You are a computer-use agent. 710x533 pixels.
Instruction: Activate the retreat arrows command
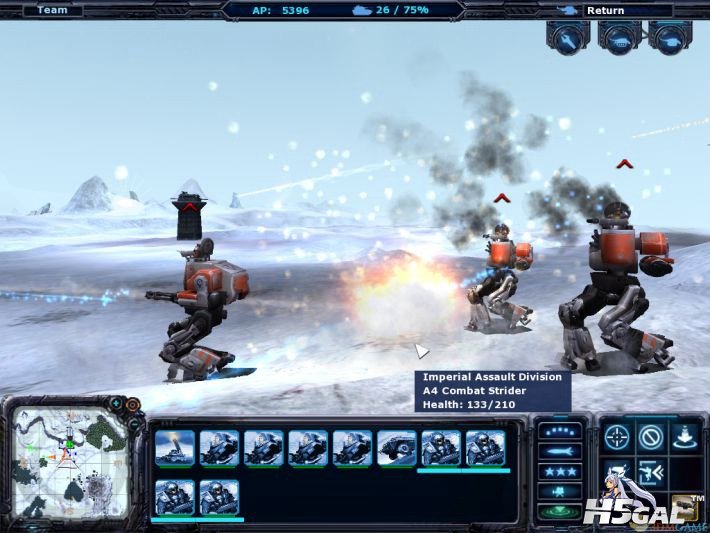pyautogui.click(x=652, y=471)
